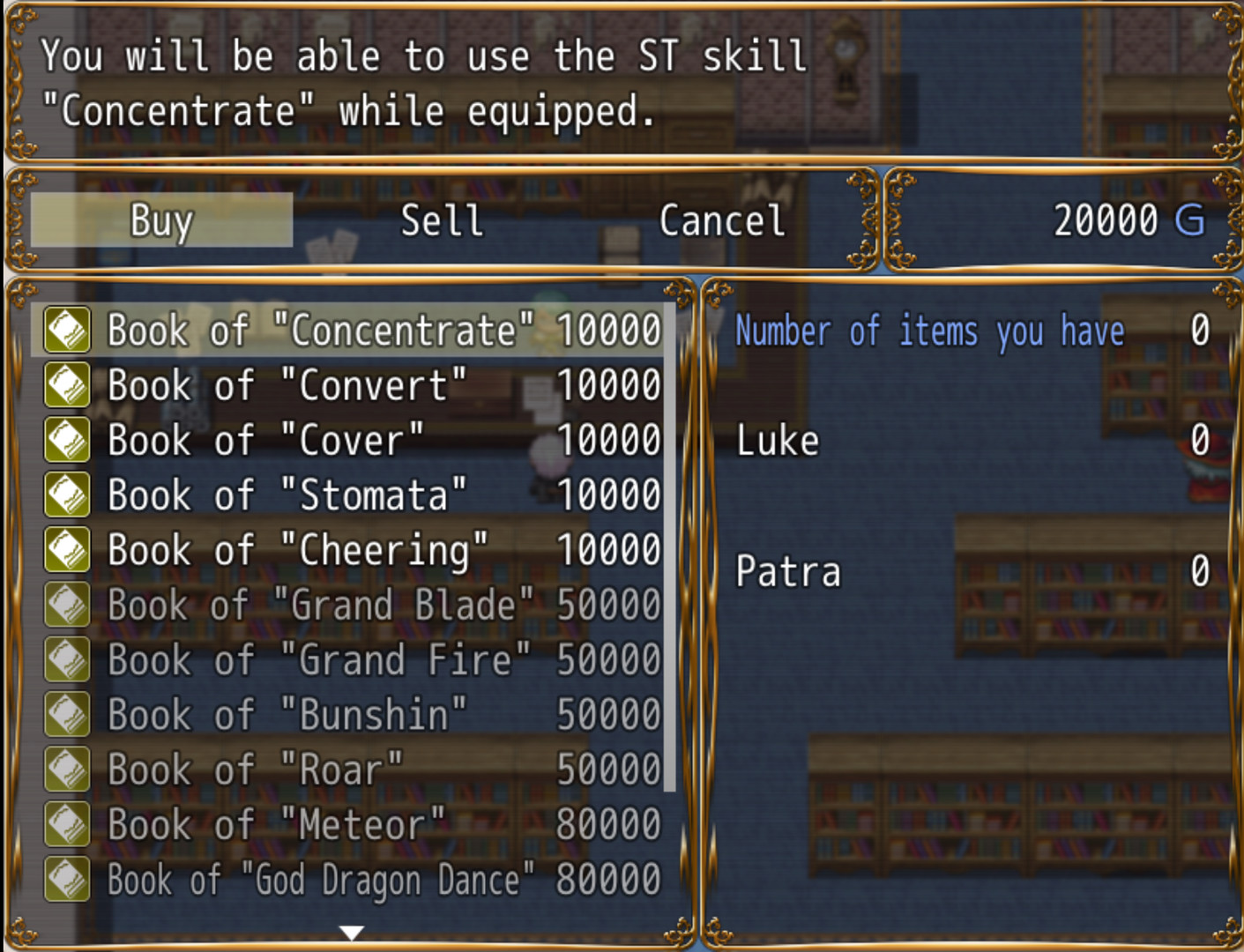Screen dimensions: 1244x952
Task: Click the Book of "Concentrate" book icon
Action: (x=66, y=331)
